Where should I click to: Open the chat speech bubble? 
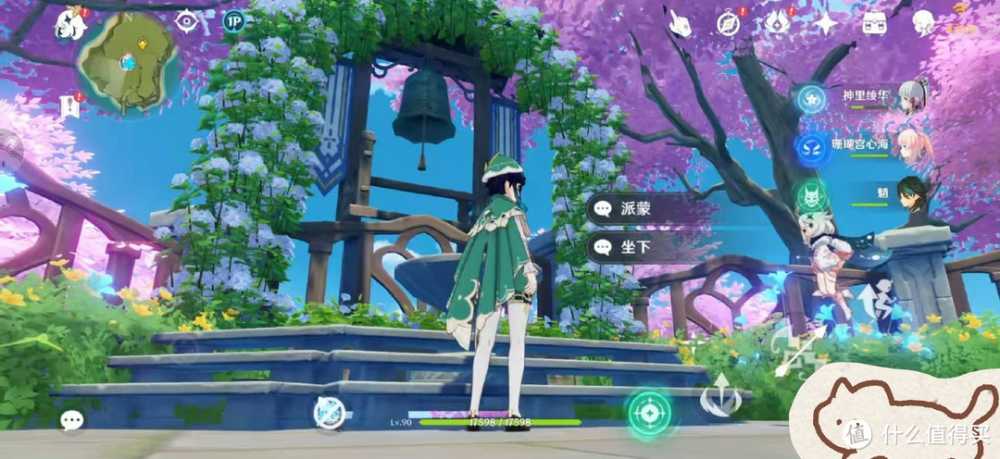(x=72, y=420)
